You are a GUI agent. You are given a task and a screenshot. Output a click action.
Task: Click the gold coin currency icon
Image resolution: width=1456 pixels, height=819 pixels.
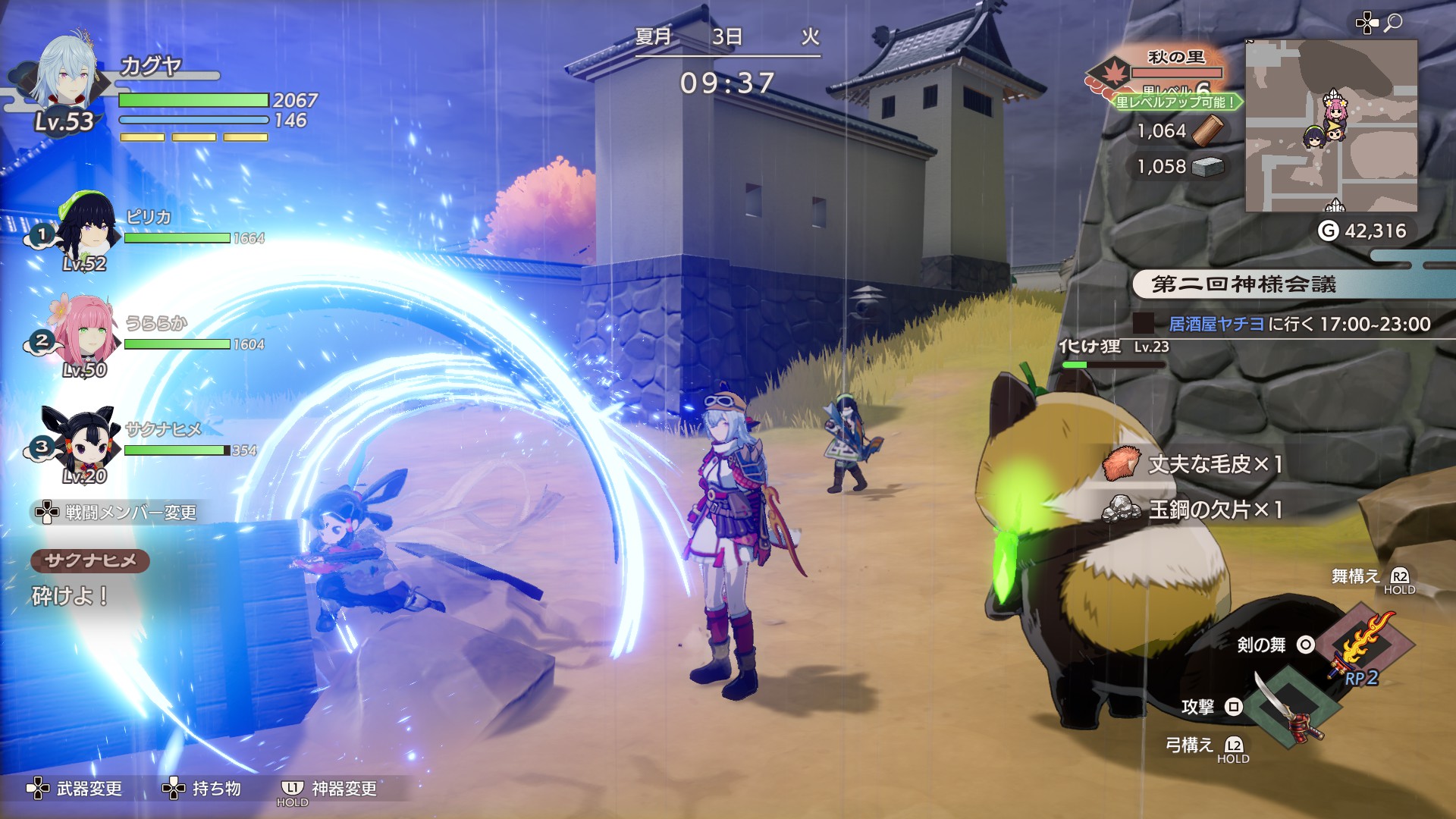click(1328, 231)
